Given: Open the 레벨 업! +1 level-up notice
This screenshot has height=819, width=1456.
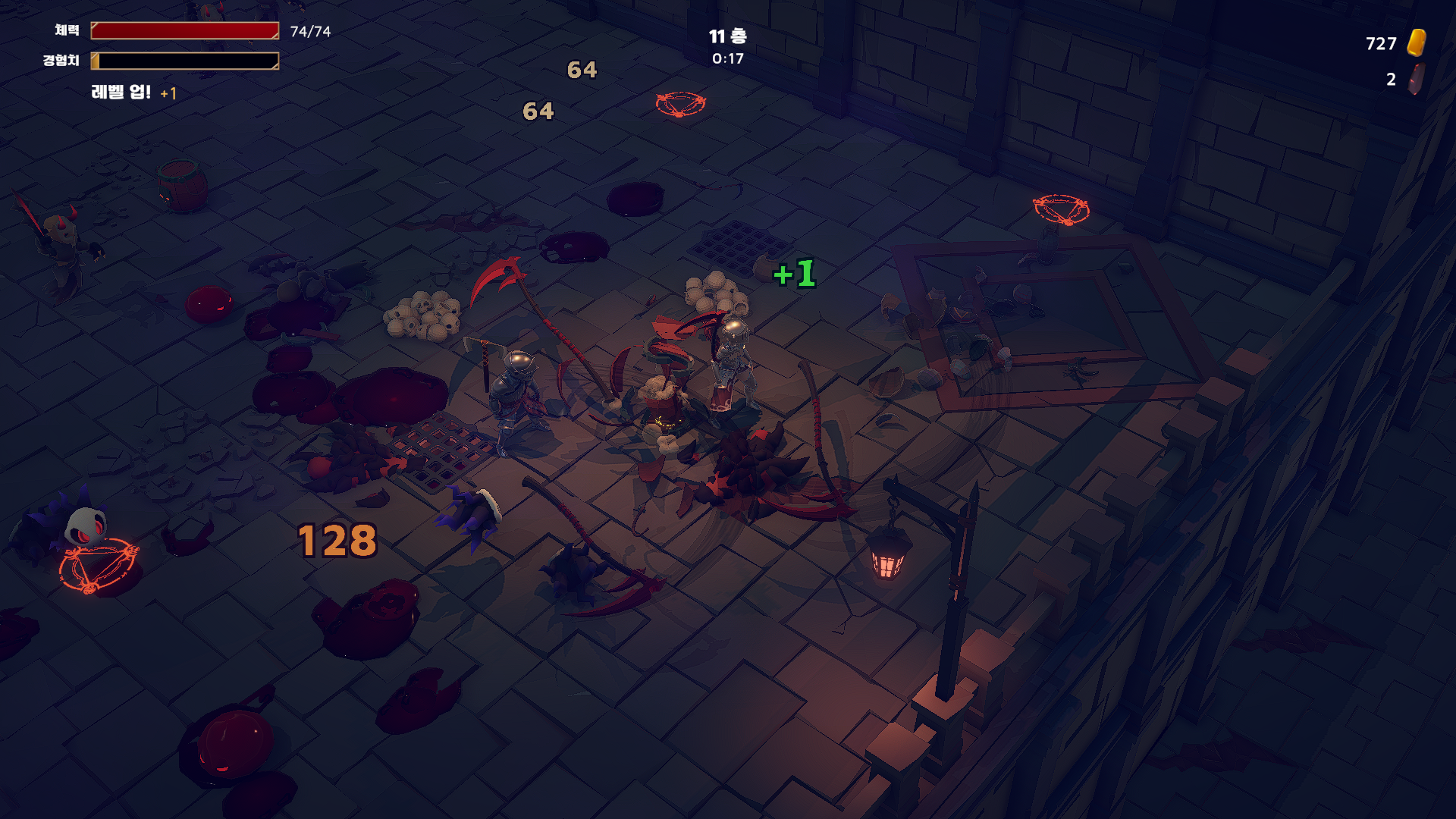Looking at the screenshot, I should tap(133, 93).
